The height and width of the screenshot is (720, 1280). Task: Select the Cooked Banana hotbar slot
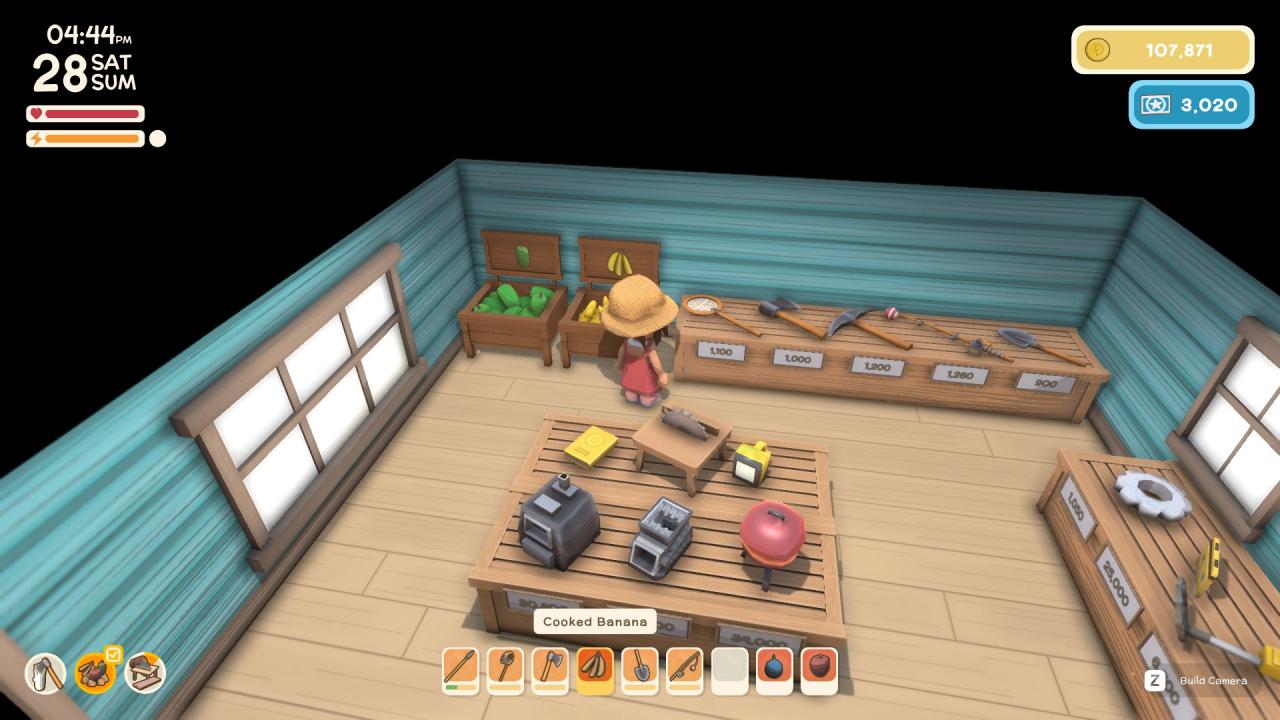click(x=595, y=668)
